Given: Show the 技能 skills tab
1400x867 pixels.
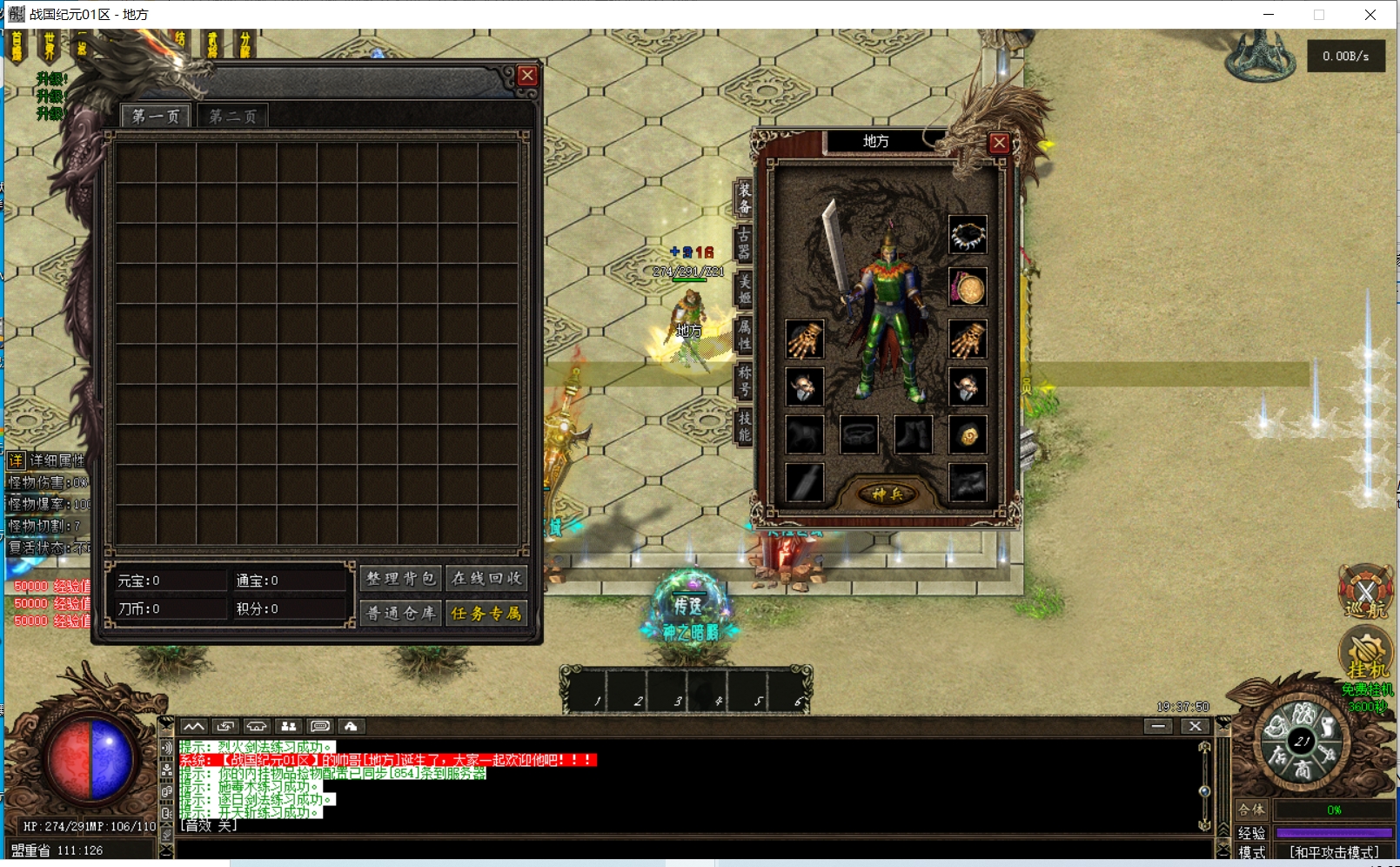Looking at the screenshot, I should pos(744,426).
